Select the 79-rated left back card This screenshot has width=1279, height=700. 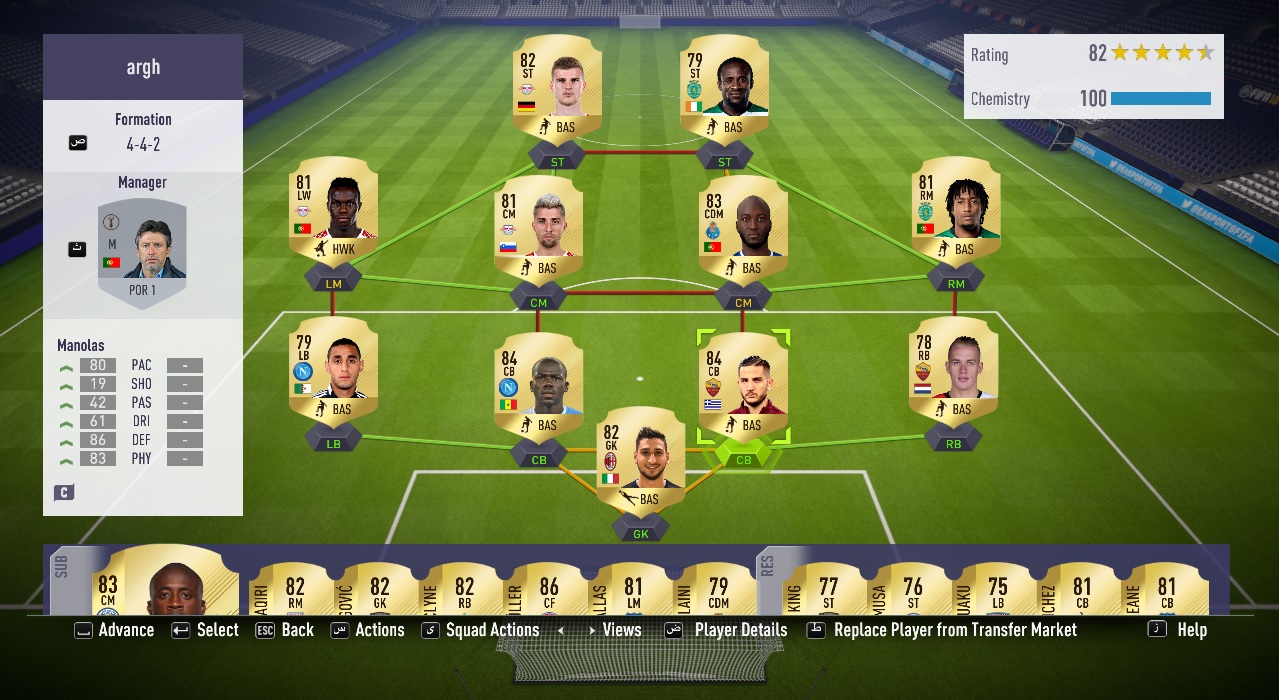tap(333, 372)
